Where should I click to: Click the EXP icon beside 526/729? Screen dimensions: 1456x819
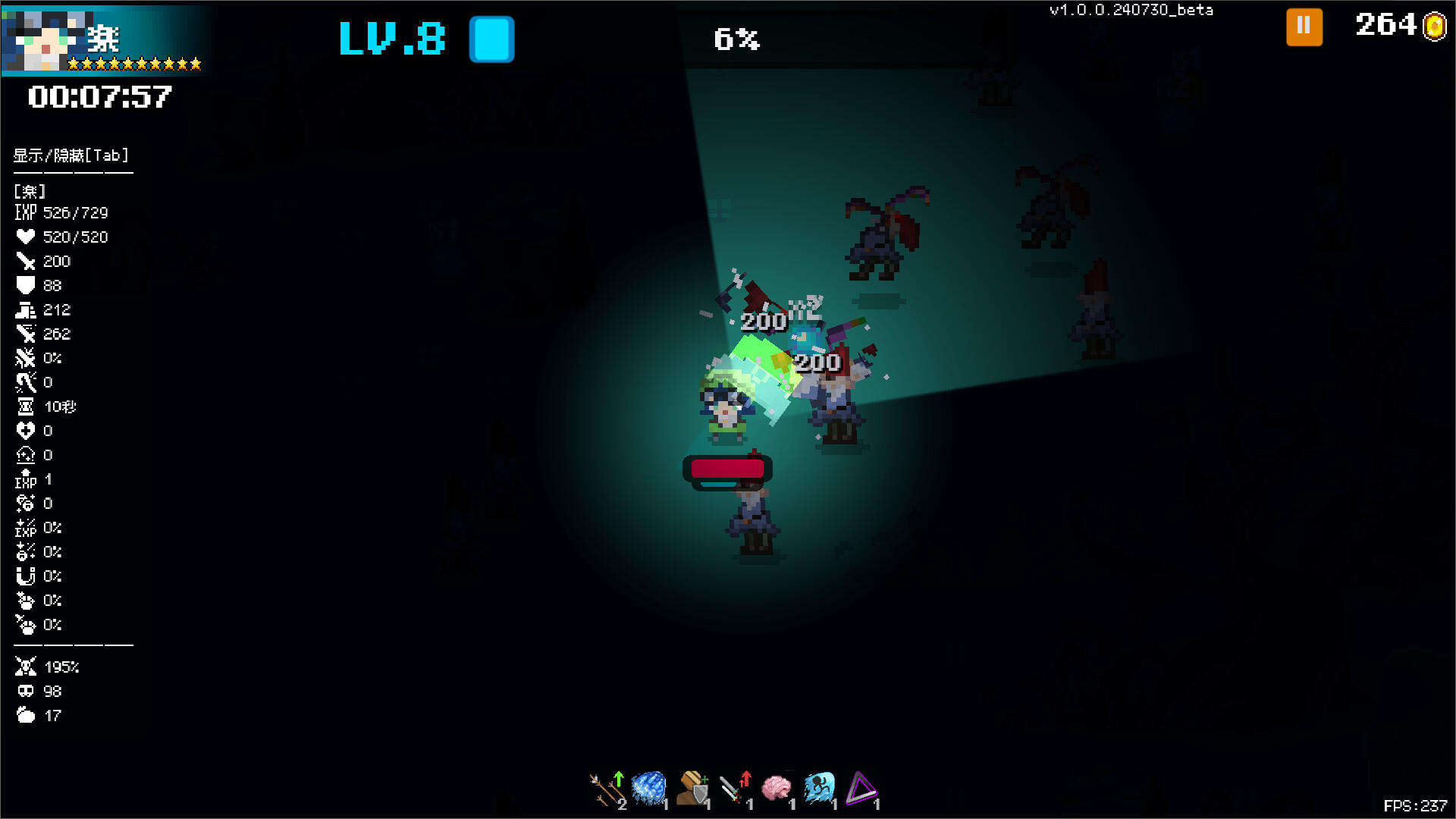(25, 212)
